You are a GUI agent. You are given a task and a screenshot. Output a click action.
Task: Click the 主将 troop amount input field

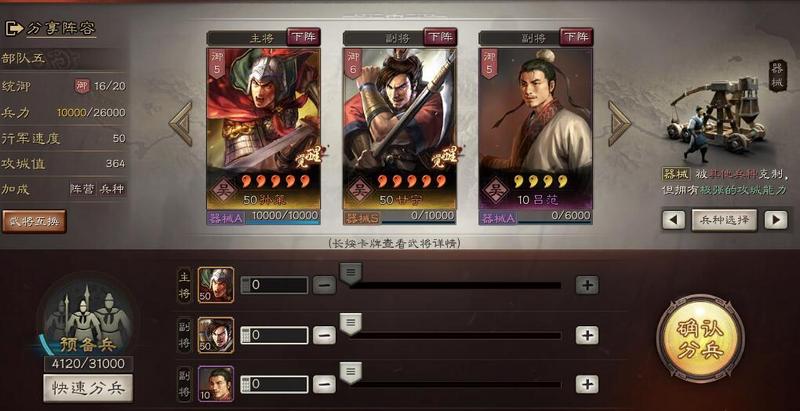(273, 285)
